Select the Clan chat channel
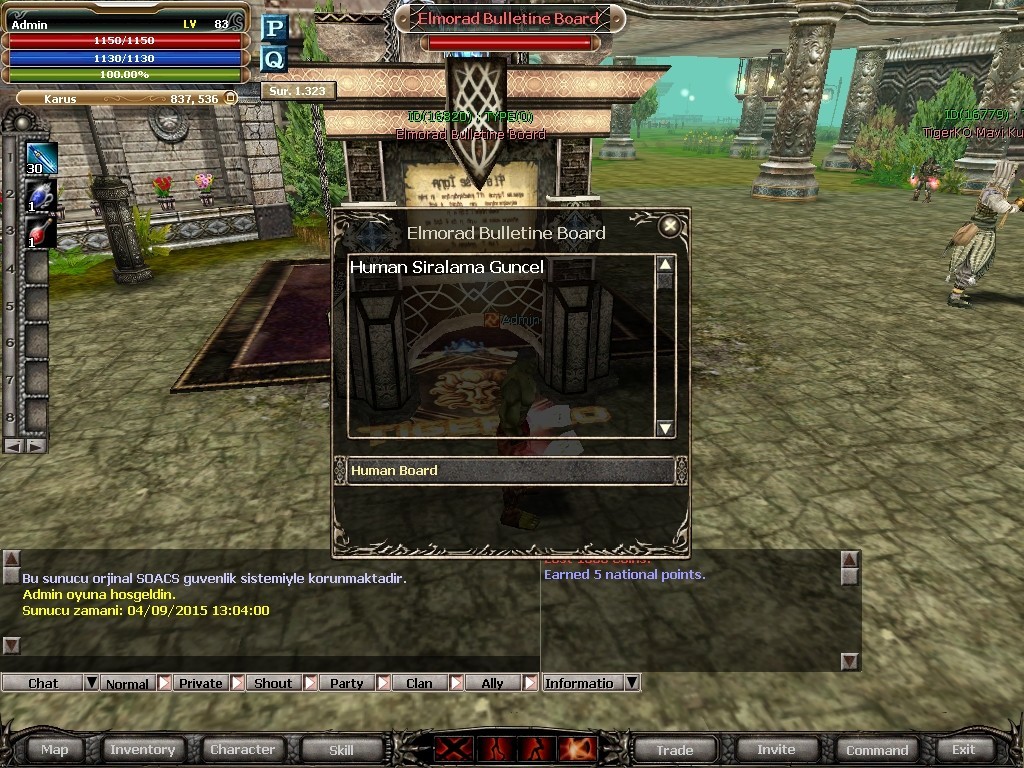1024x768 pixels. [419, 684]
